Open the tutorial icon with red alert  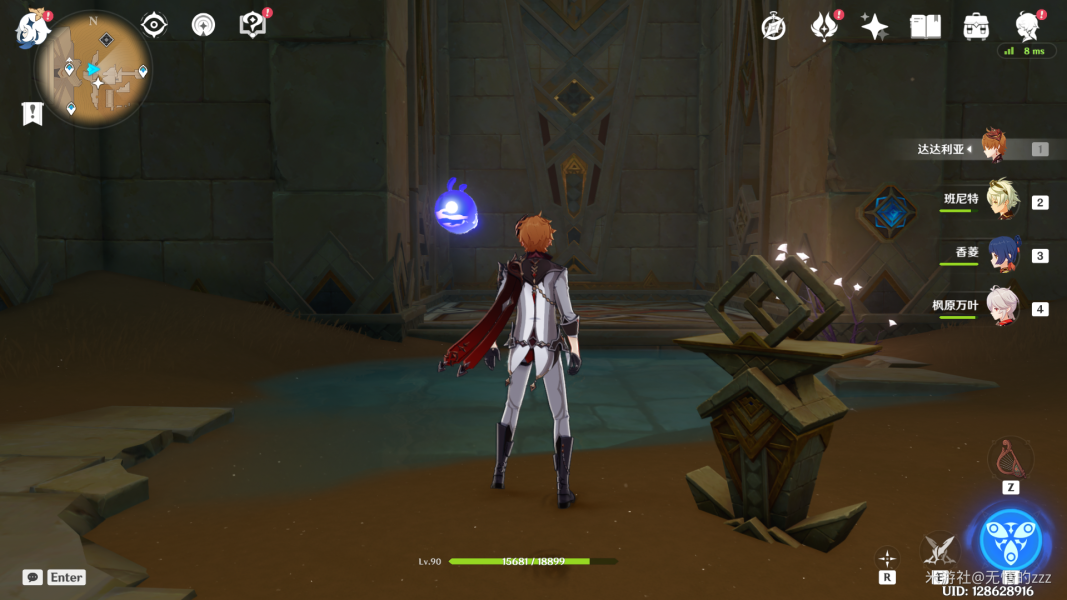pyautogui.click(x=254, y=25)
